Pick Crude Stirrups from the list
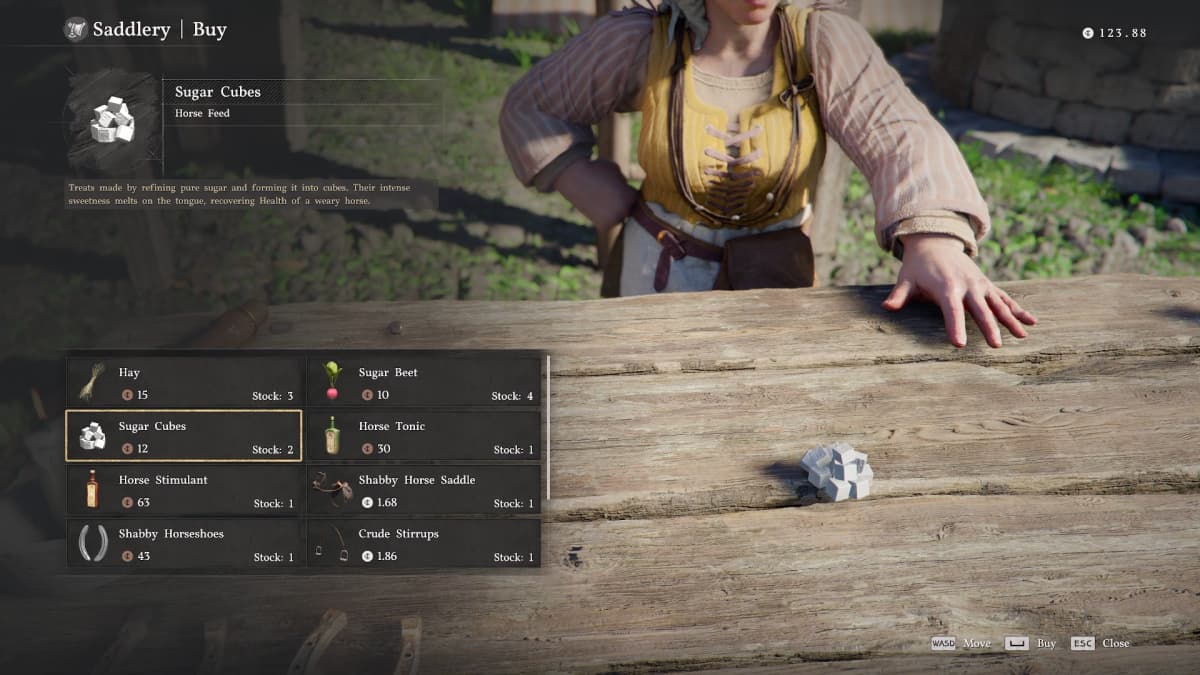The height and width of the screenshot is (675, 1200). [423, 544]
